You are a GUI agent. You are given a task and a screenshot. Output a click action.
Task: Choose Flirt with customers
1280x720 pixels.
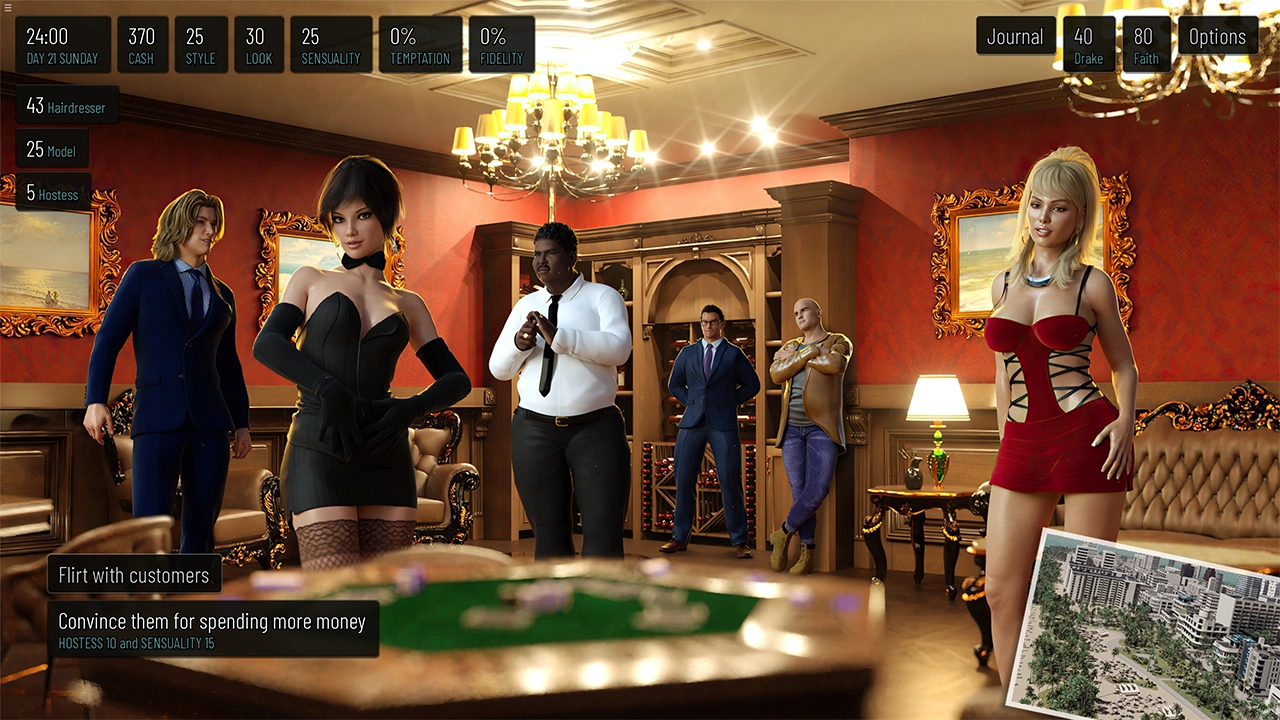[x=134, y=575]
